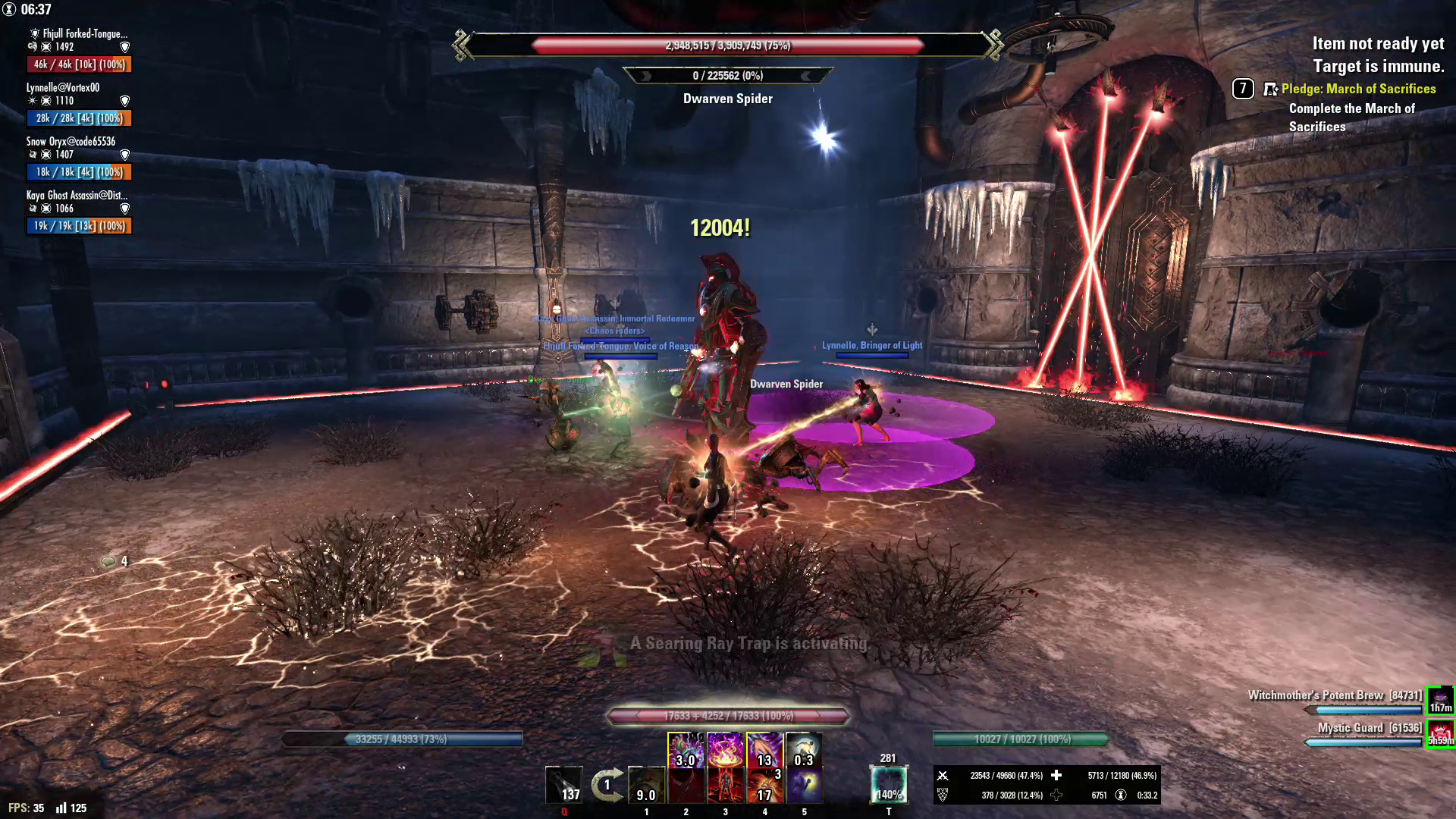
Task: Select Kaya Ghost Assassin group frame
Action: (x=79, y=212)
